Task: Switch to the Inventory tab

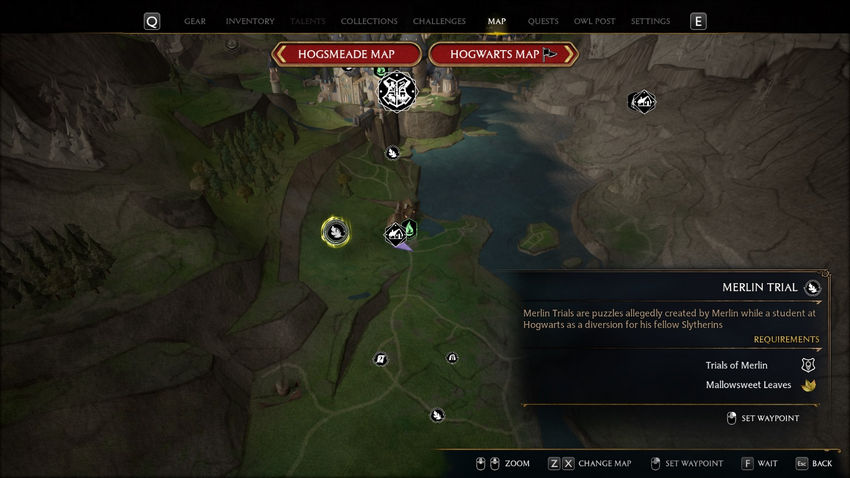Action: tap(250, 21)
